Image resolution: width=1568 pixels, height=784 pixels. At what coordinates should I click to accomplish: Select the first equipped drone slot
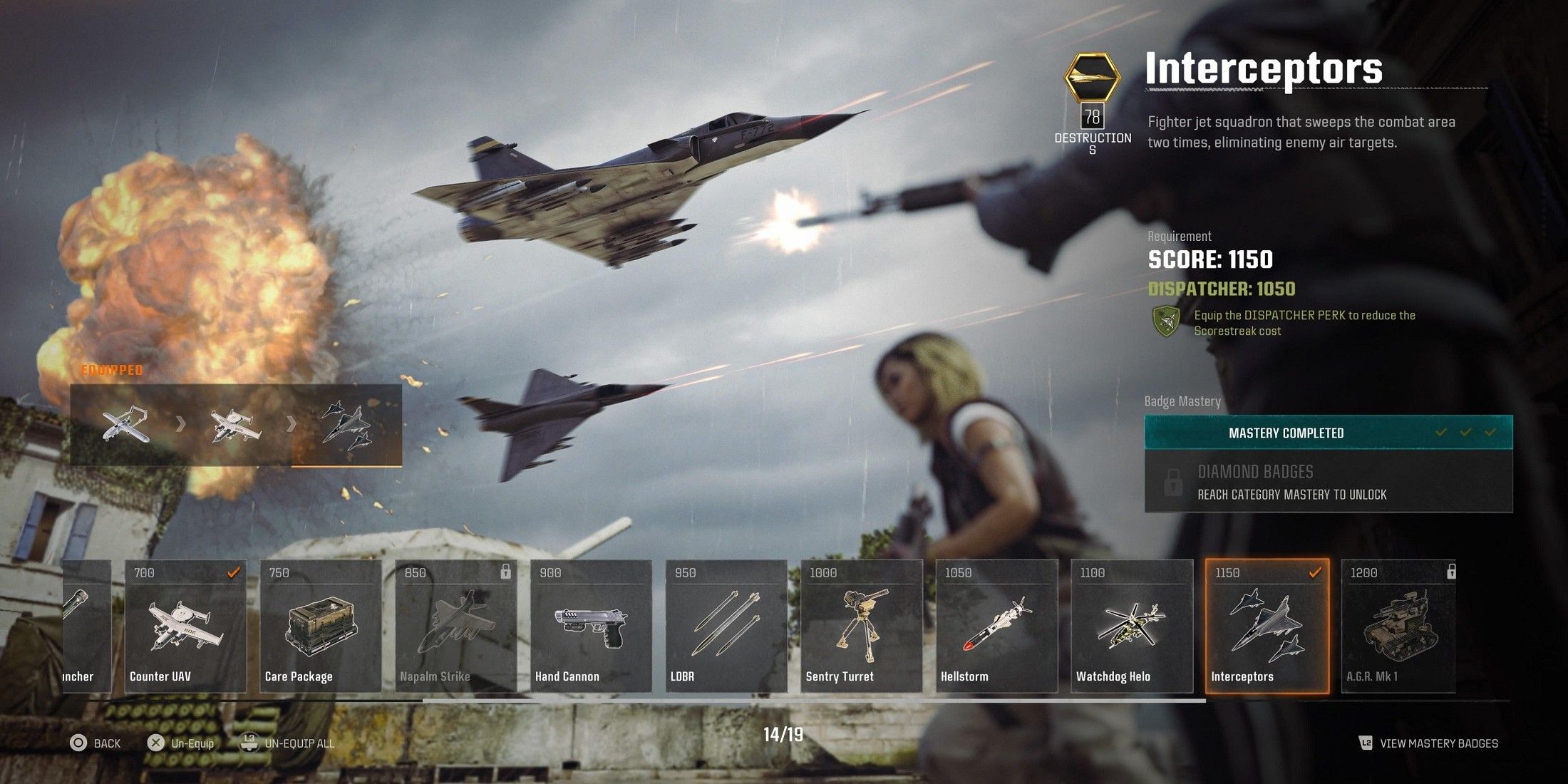click(125, 425)
